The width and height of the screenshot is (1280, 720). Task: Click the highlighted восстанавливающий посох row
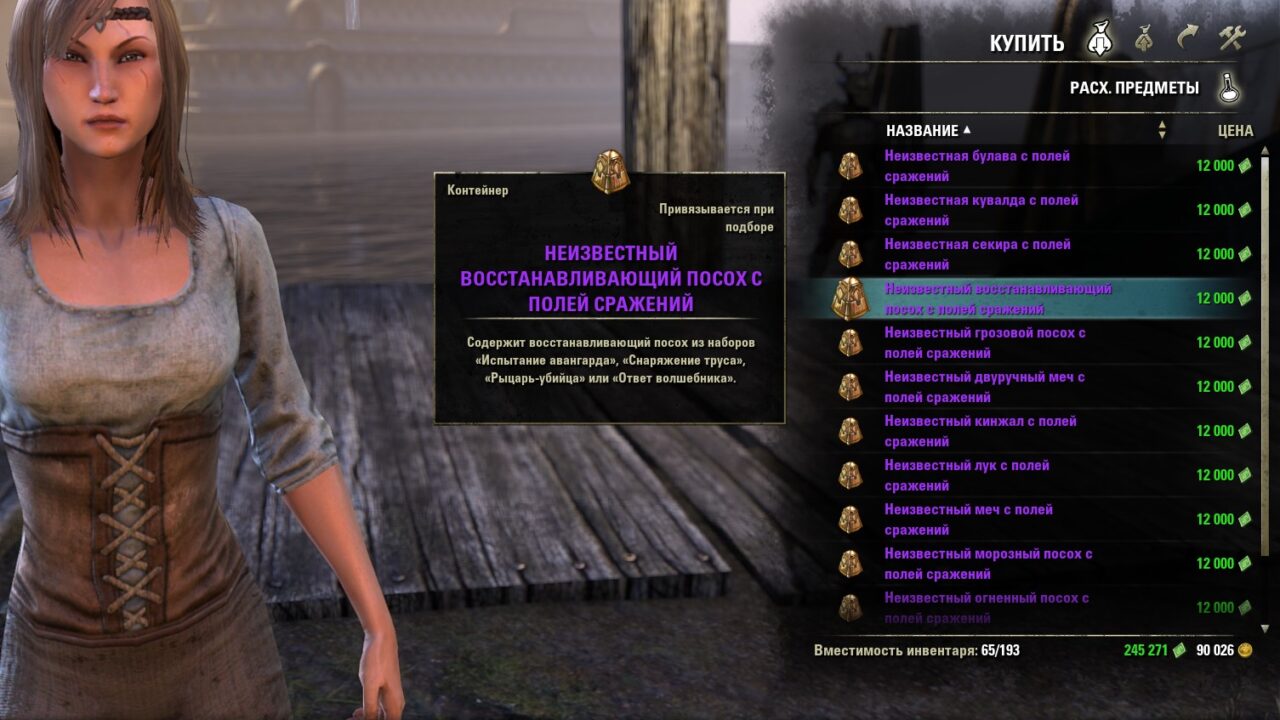tap(997, 298)
